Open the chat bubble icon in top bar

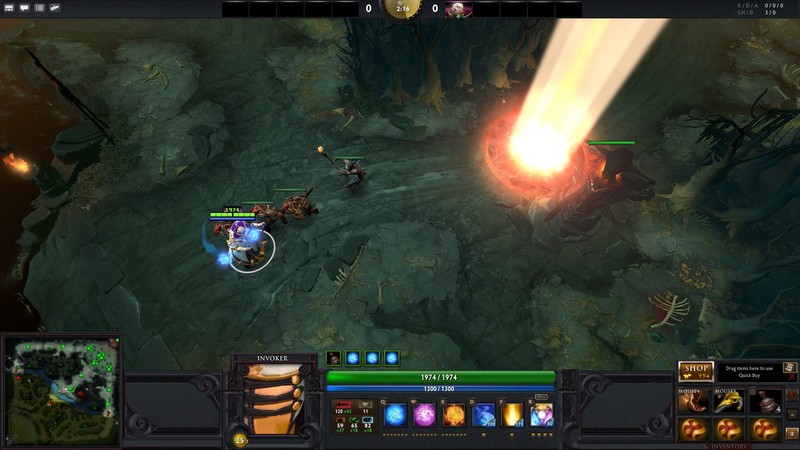point(24,8)
